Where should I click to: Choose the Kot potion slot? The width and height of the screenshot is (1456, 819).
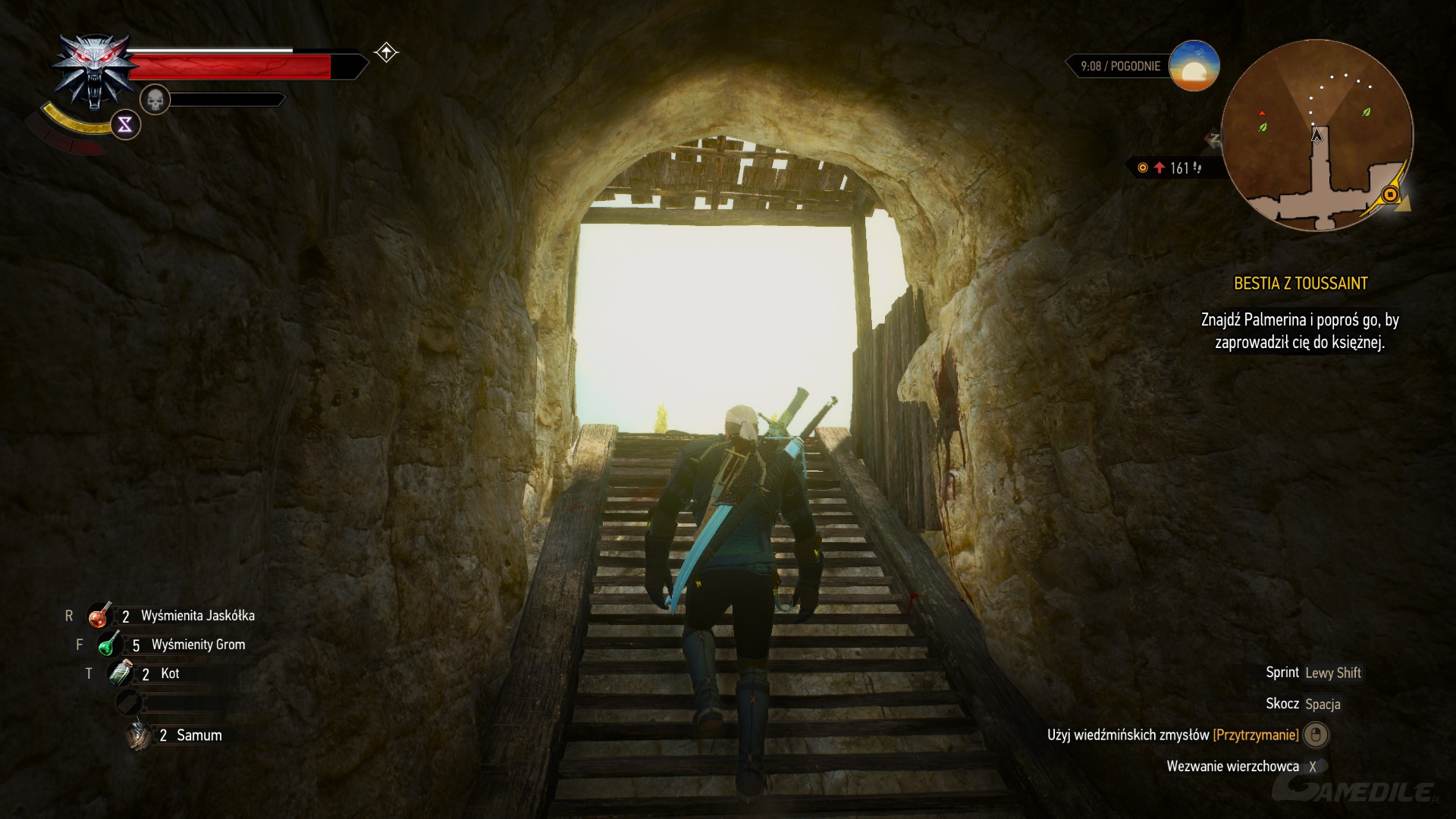[x=121, y=673]
